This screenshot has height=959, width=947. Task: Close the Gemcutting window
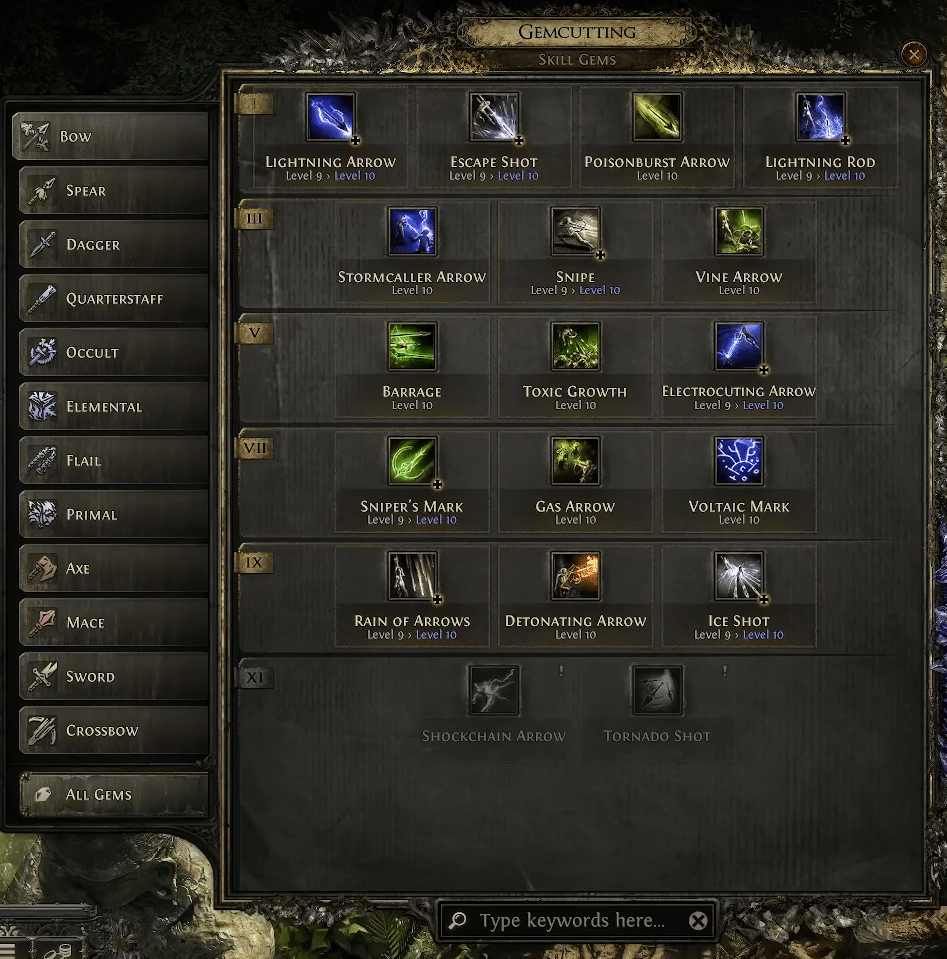(x=914, y=54)
